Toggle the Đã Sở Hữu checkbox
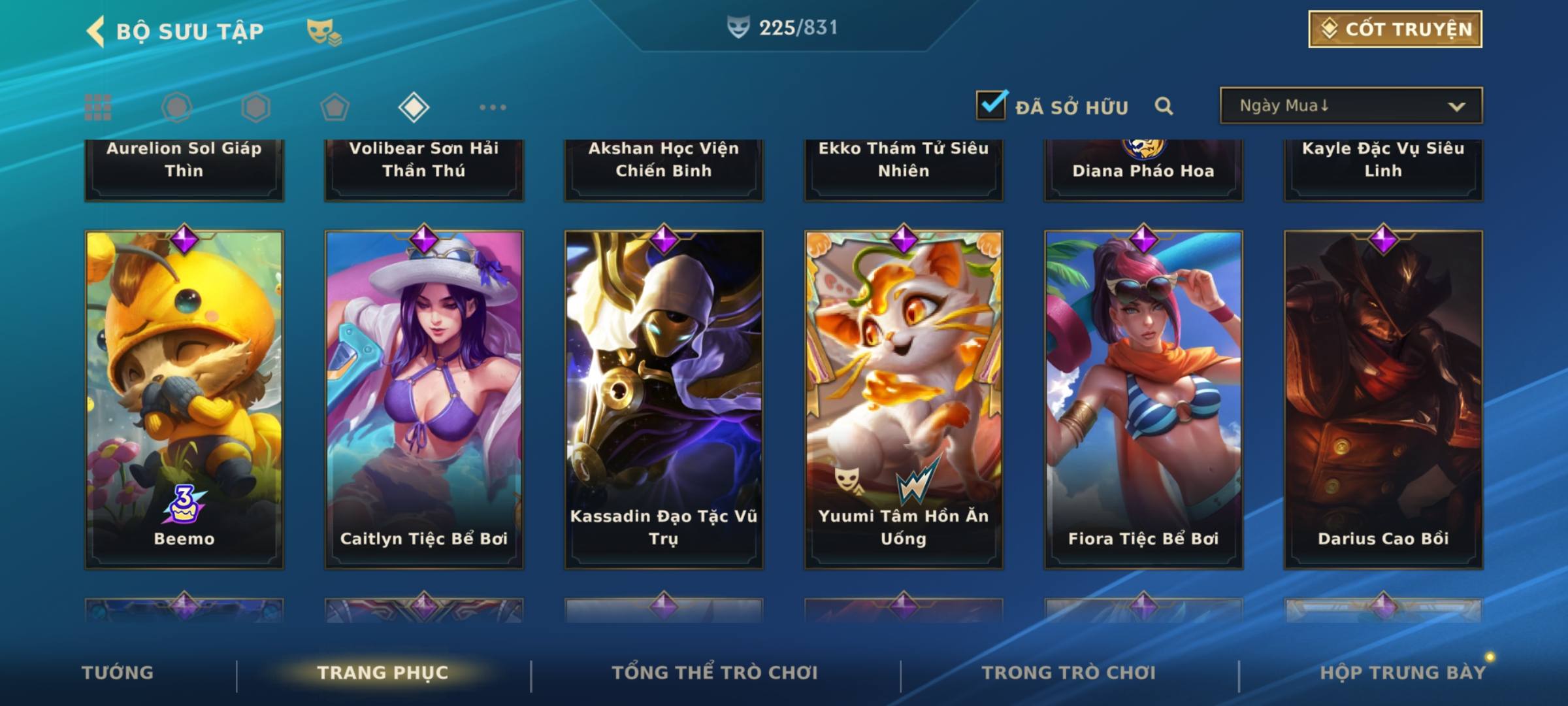Image resolution: width=1568 pixels, height=706 pixels. tap(991, 105)
